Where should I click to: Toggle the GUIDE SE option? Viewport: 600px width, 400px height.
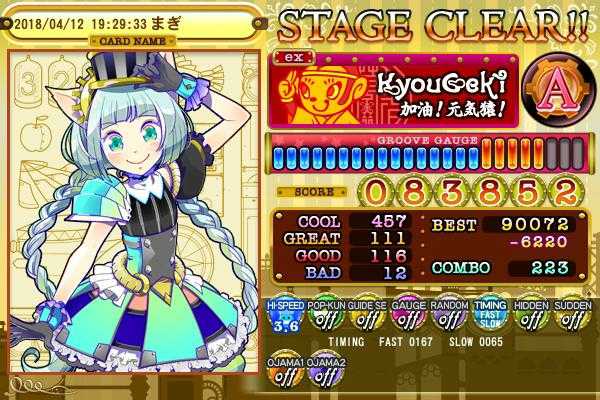[x=362, y=317]
